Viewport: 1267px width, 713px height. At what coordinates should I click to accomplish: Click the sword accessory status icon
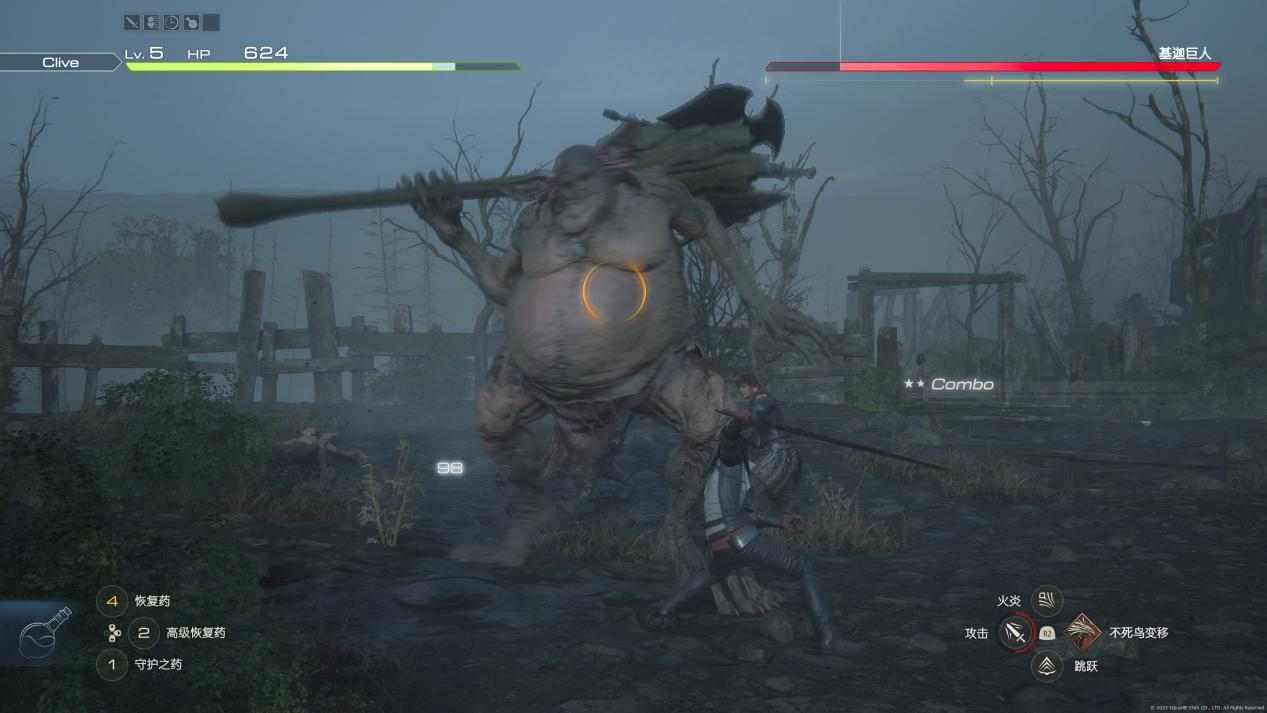tap(132, 22)
